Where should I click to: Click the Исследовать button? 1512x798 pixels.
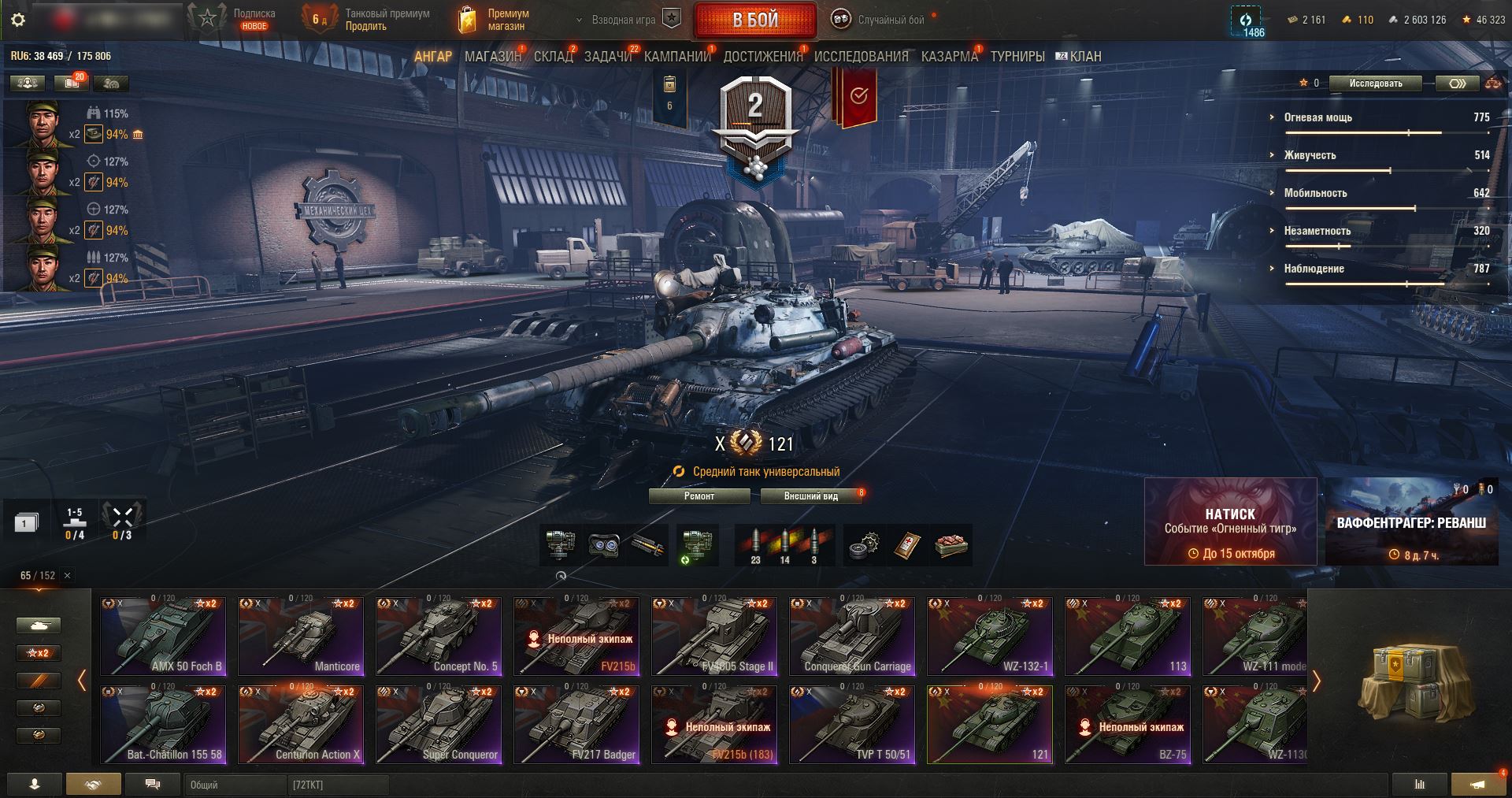click(1375, 84)
